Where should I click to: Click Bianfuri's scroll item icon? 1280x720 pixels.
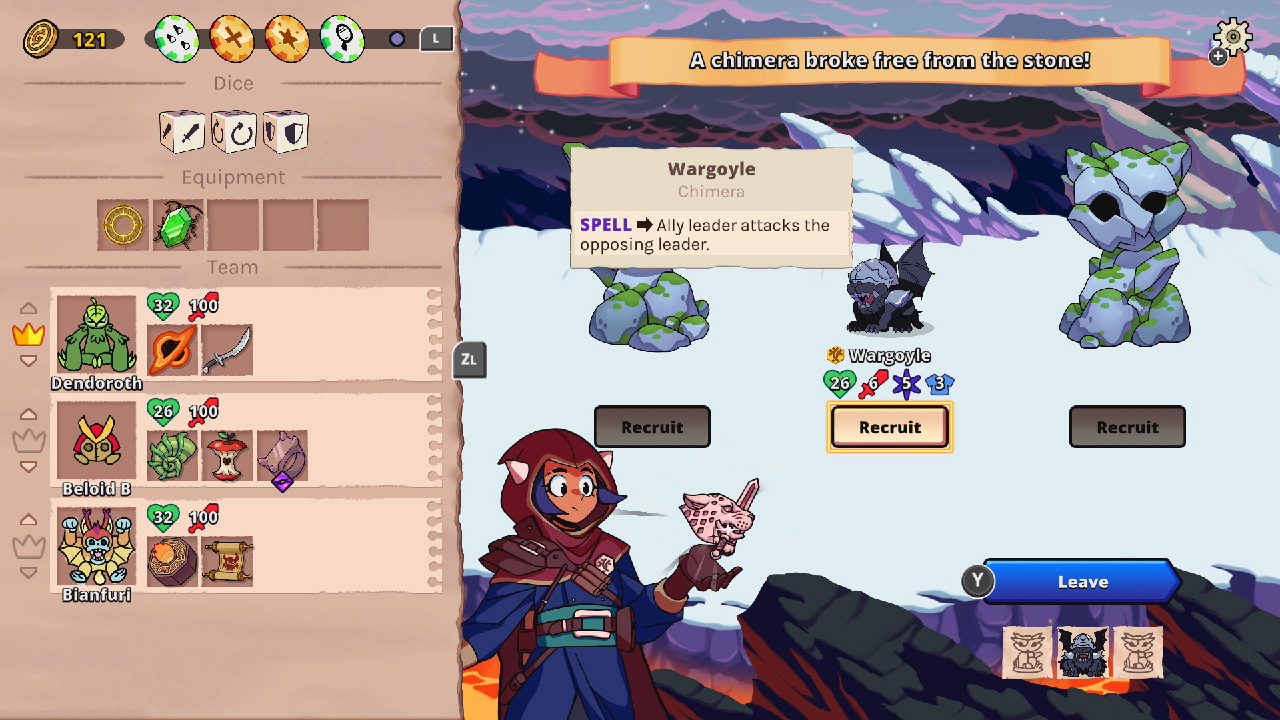227,560
